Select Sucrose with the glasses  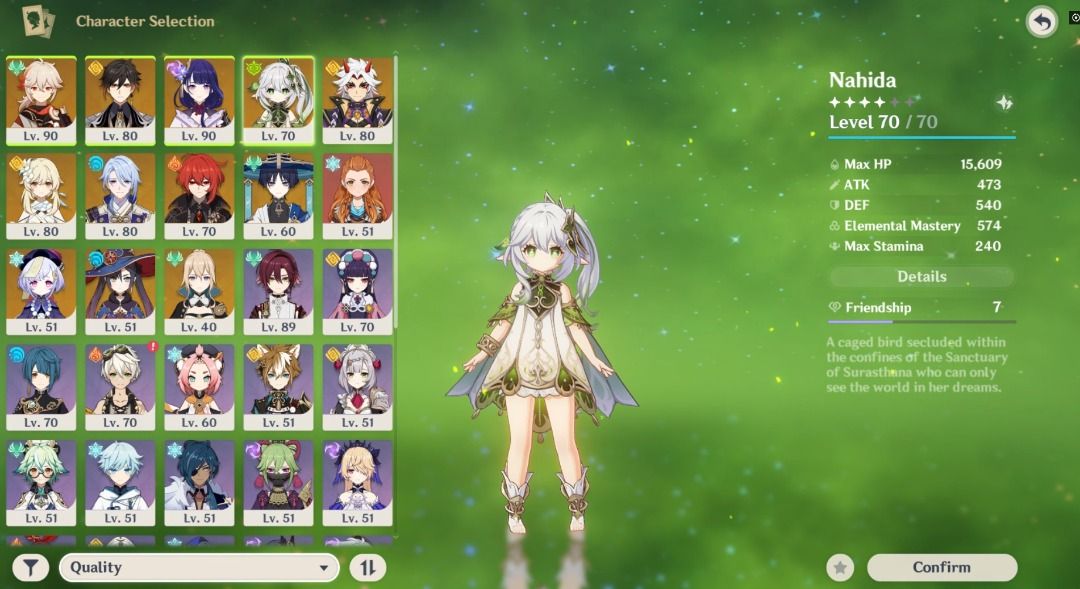pyautogui.click(x=41, y=484)
